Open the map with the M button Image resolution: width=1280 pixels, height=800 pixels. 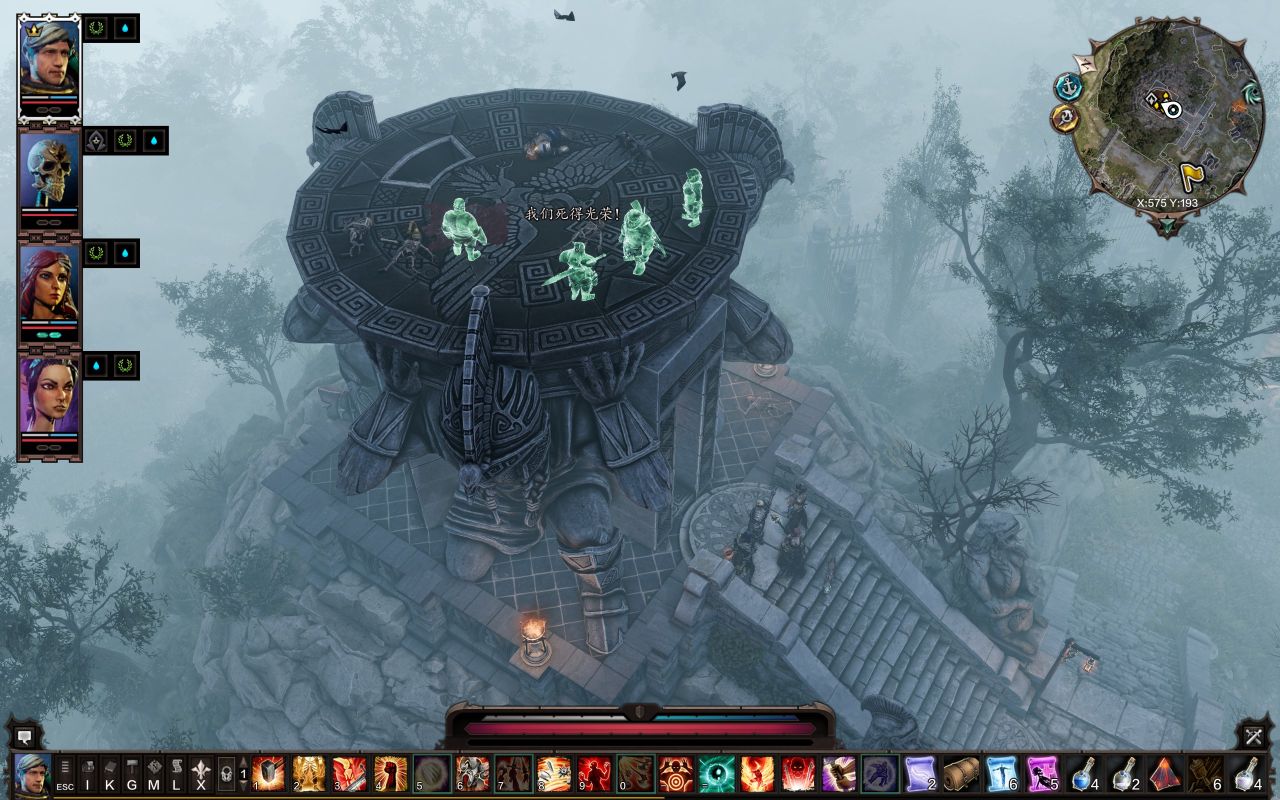coord(154,775)
